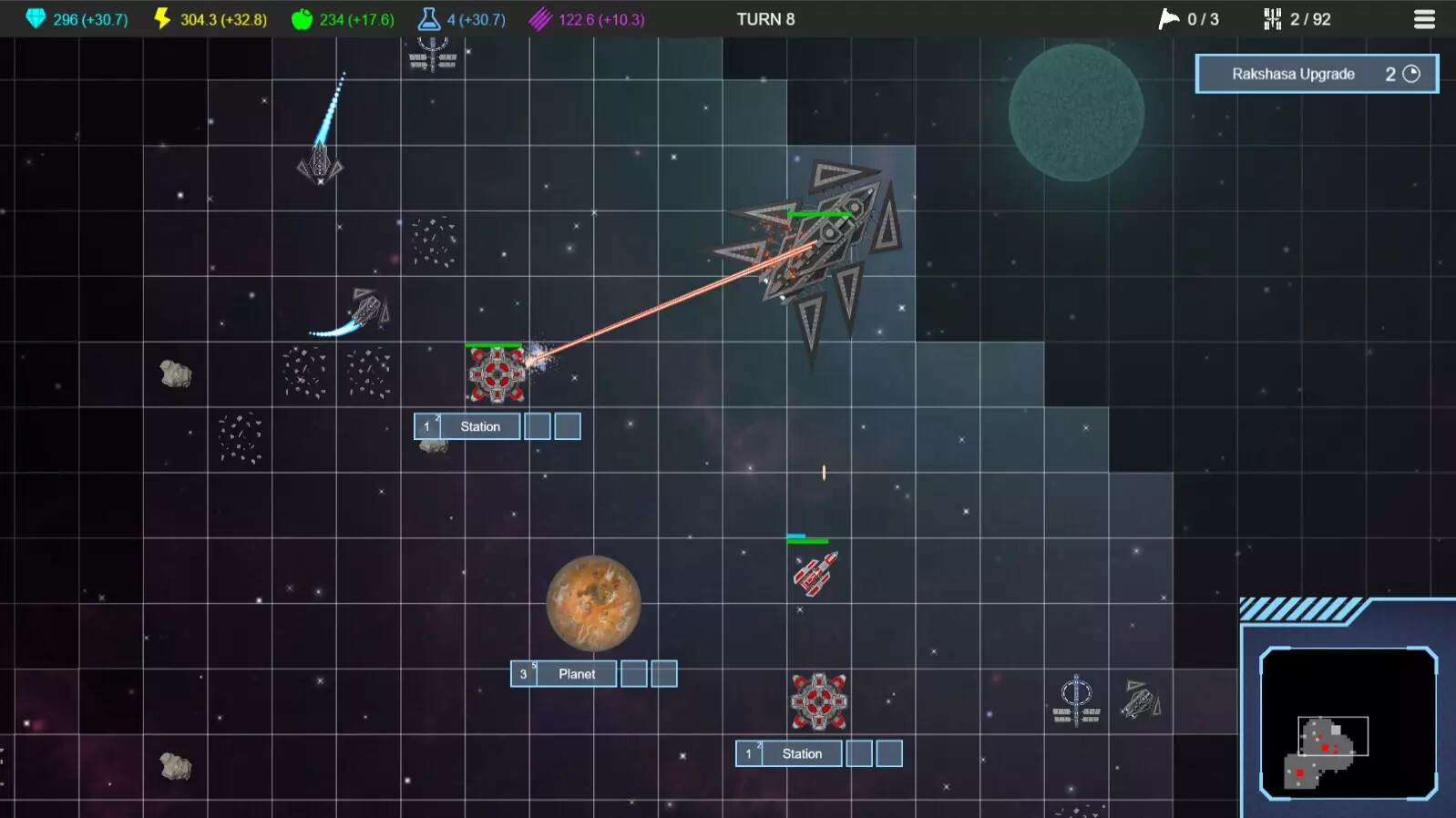This screenshot has height=818, width=1456.
Task: Open the hamburger menu in the top right
Action: (x=1425, y=18)
